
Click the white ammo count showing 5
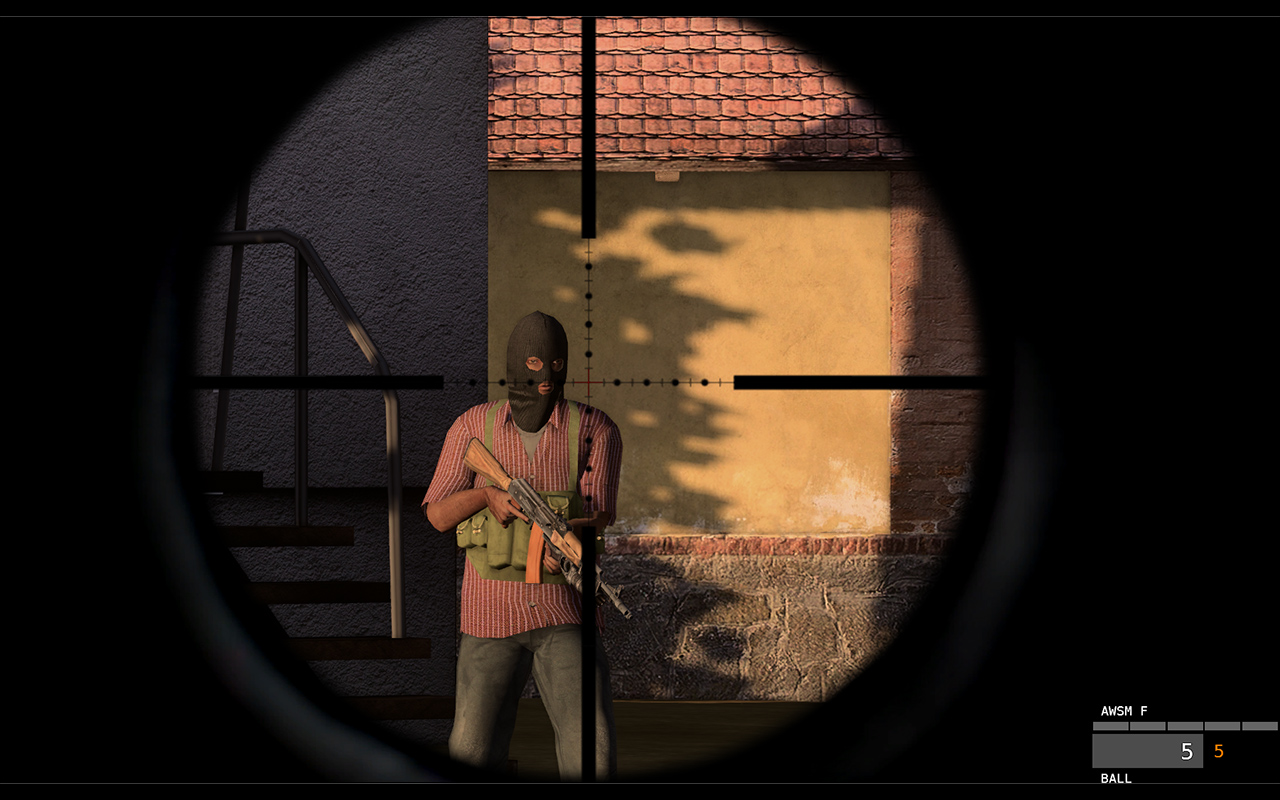[x=1186, y=751]
